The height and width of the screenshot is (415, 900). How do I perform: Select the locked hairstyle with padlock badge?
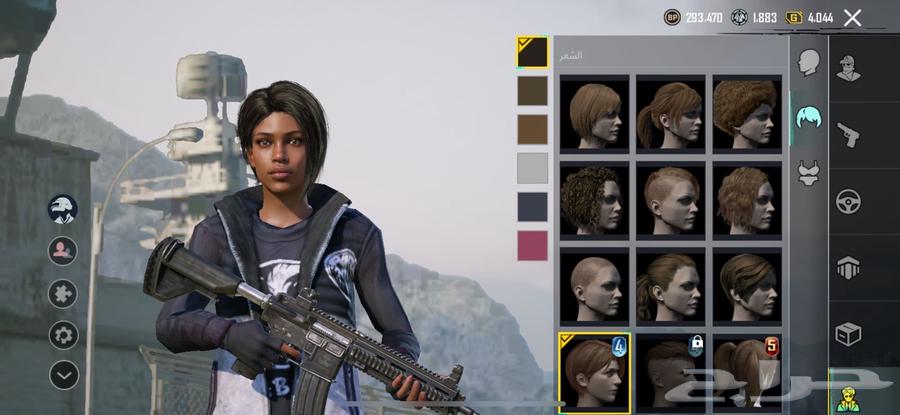click(671, 369)
